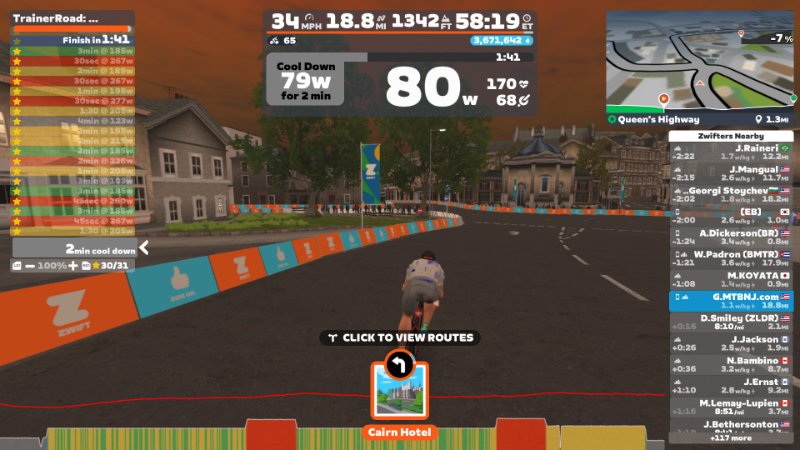Choose Georgi Stoychev from nearby riders
The image size is (800, 450).
[732, 195]
